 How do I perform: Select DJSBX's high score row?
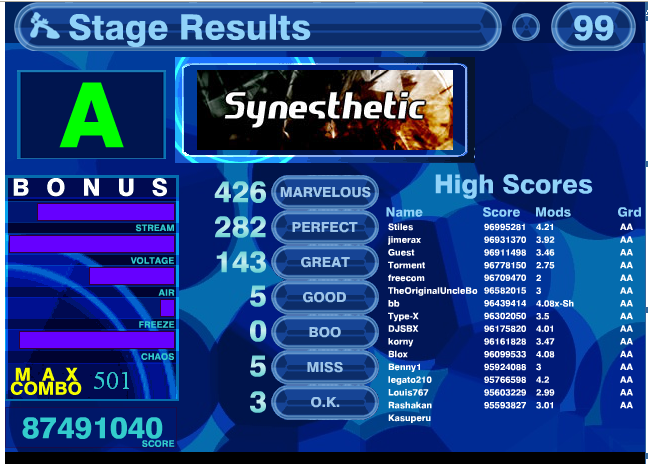tap(510, 329)
